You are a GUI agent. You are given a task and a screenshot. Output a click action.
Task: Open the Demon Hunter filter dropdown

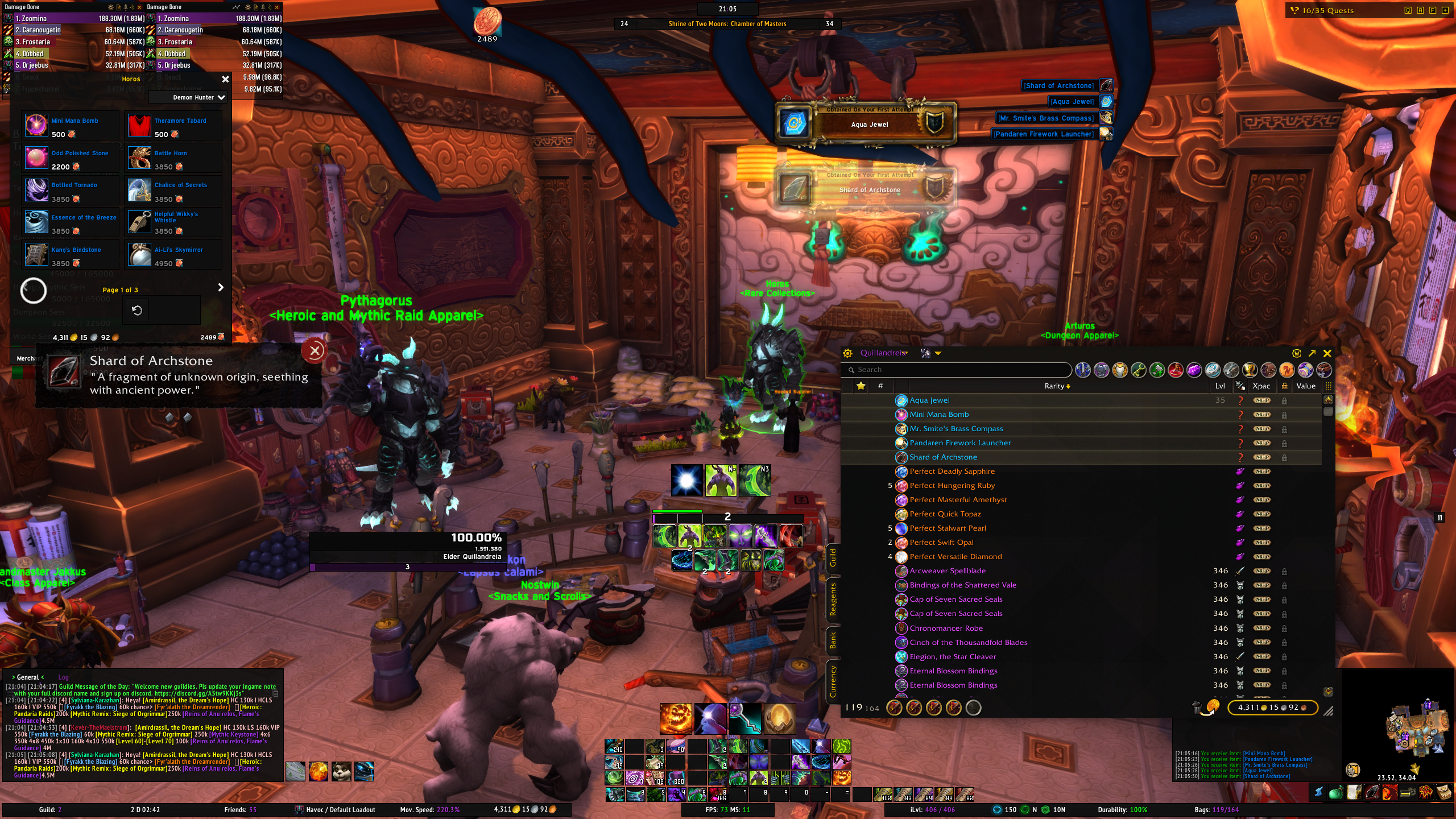[199, 97]
